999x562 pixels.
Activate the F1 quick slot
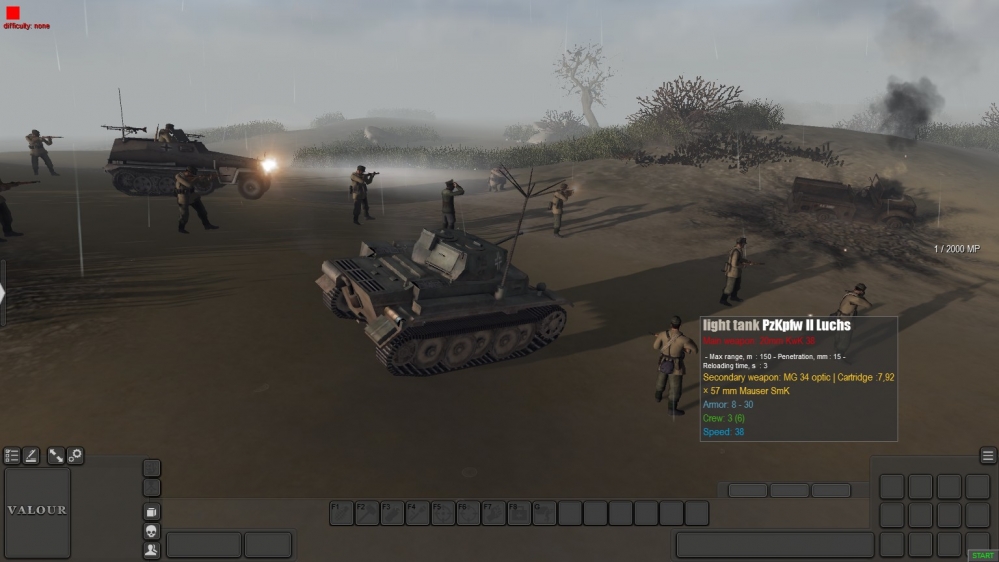[x=341, y=513]
